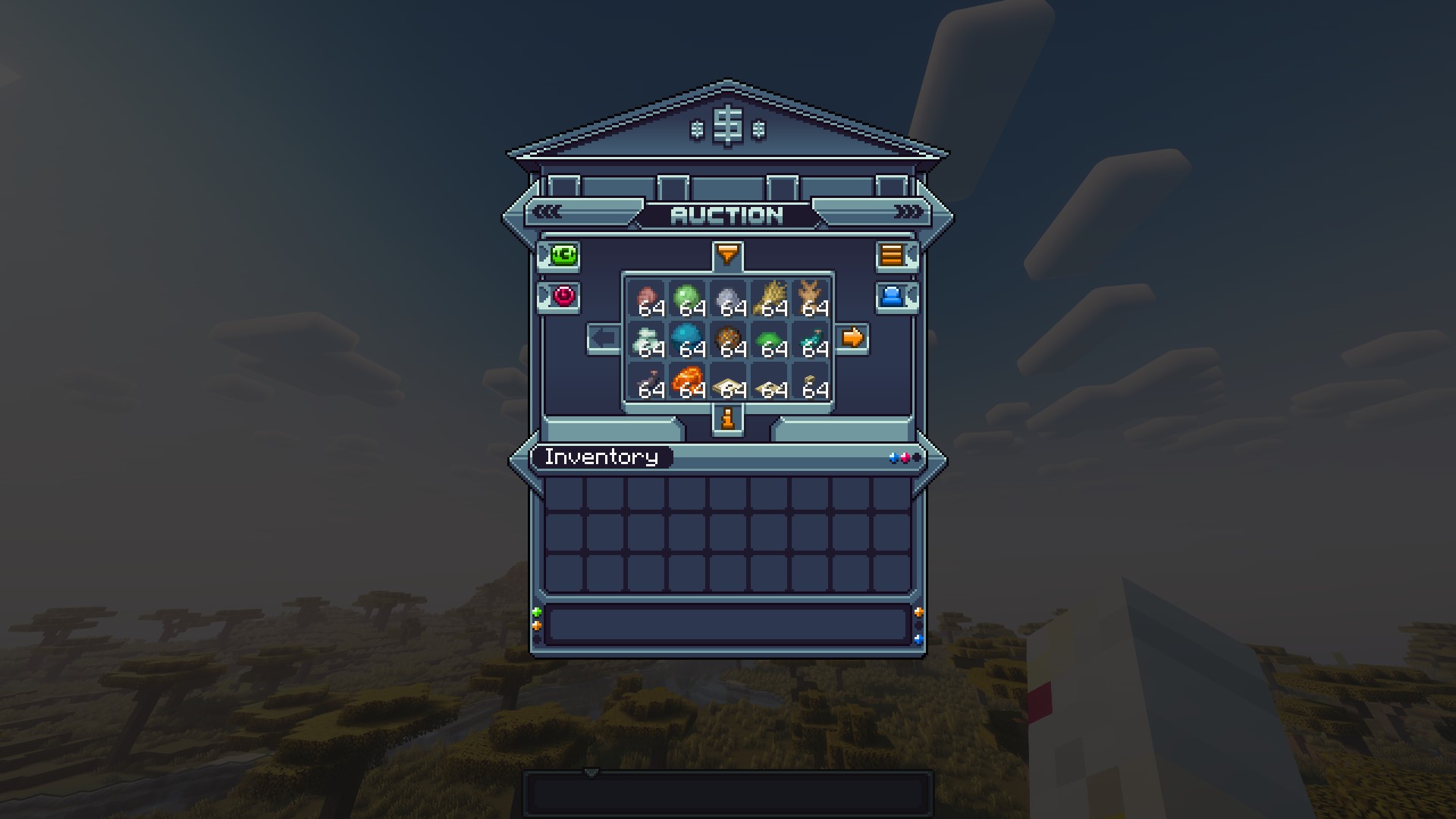This screenshot has width=1456, height=819.
Task: Select the rabbit hide listing
Action: pos(810,299)
